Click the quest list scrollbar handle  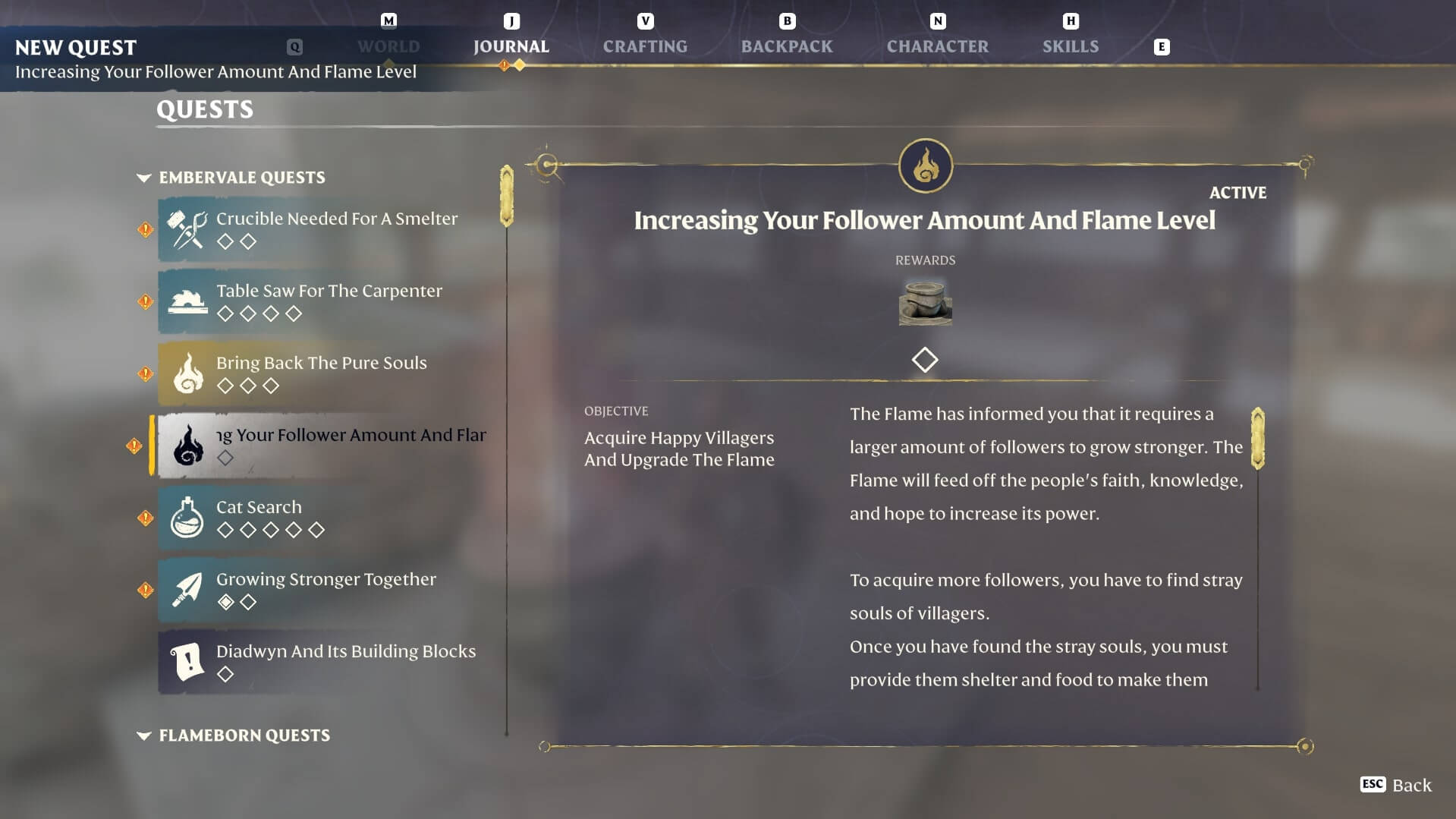507,196
